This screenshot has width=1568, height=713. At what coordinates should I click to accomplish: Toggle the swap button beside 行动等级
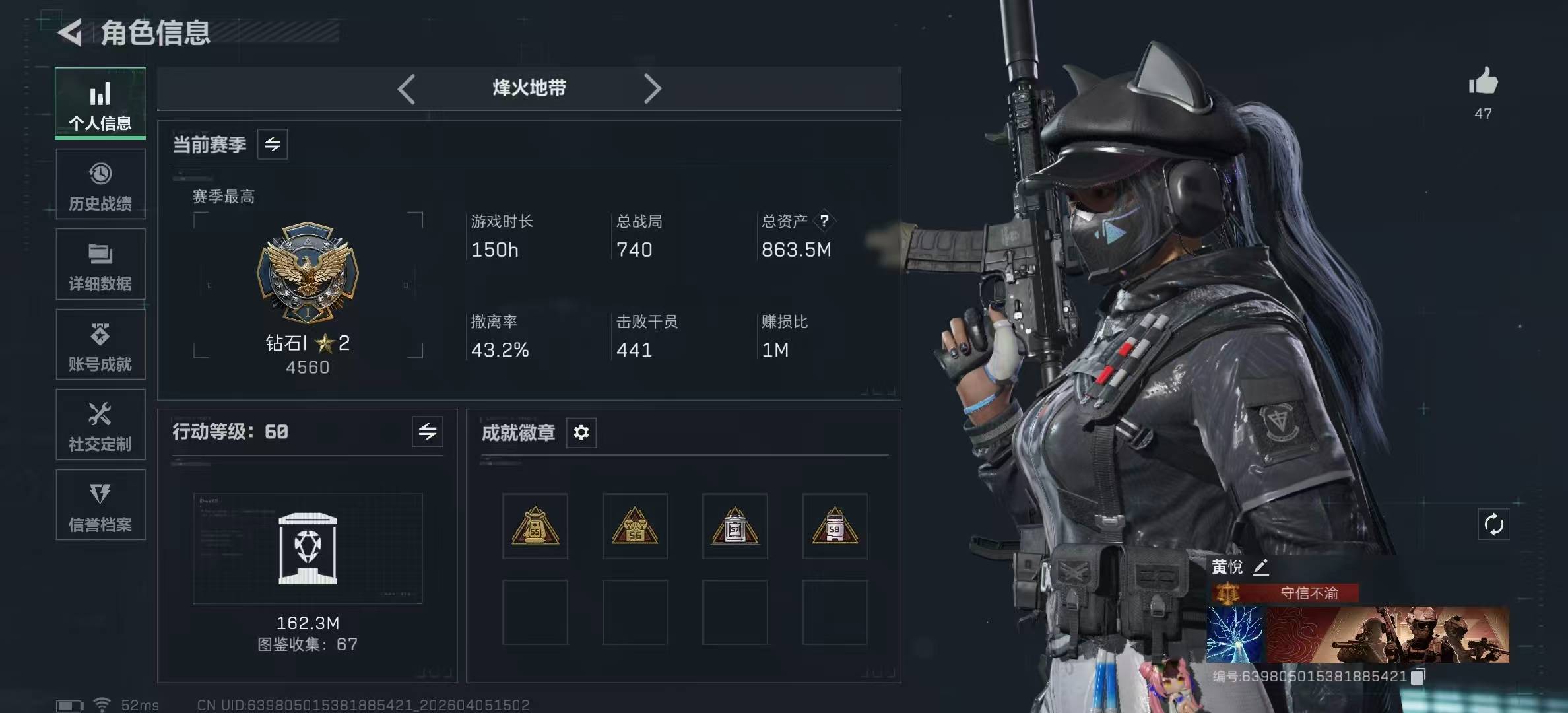tap(428, 432)
